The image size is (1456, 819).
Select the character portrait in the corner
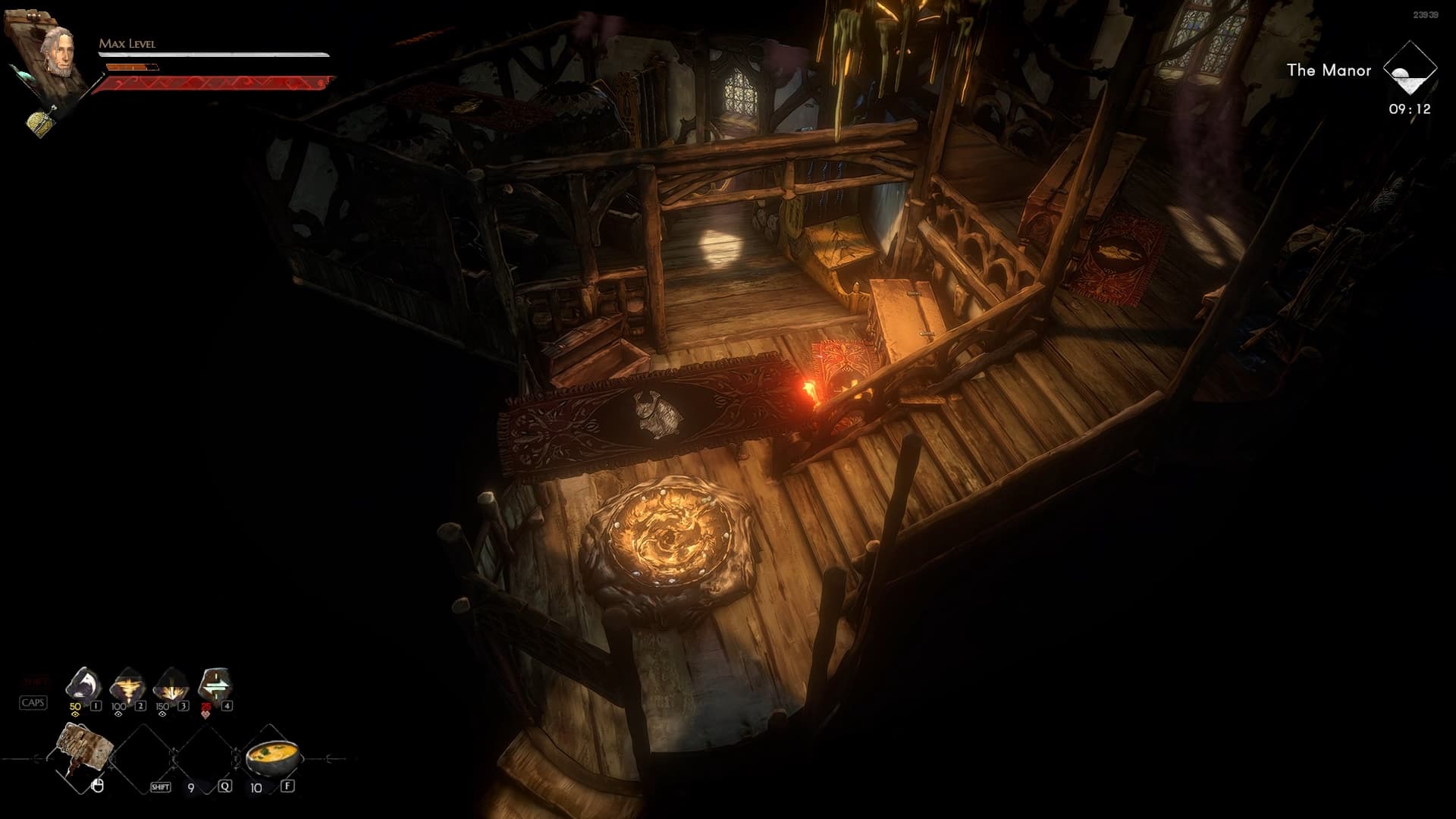click(58, 50)
